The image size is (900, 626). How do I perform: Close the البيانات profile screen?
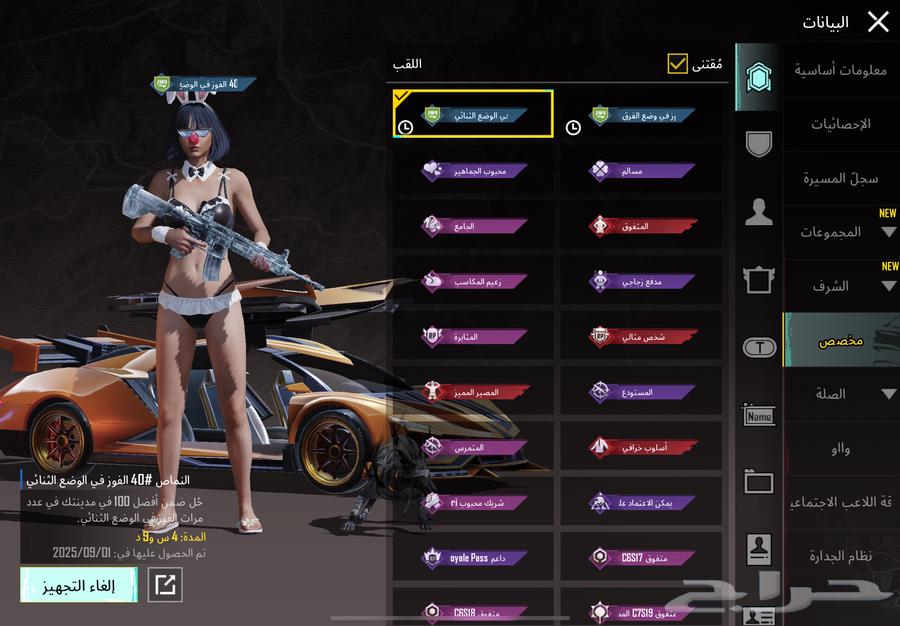[878, 22]
